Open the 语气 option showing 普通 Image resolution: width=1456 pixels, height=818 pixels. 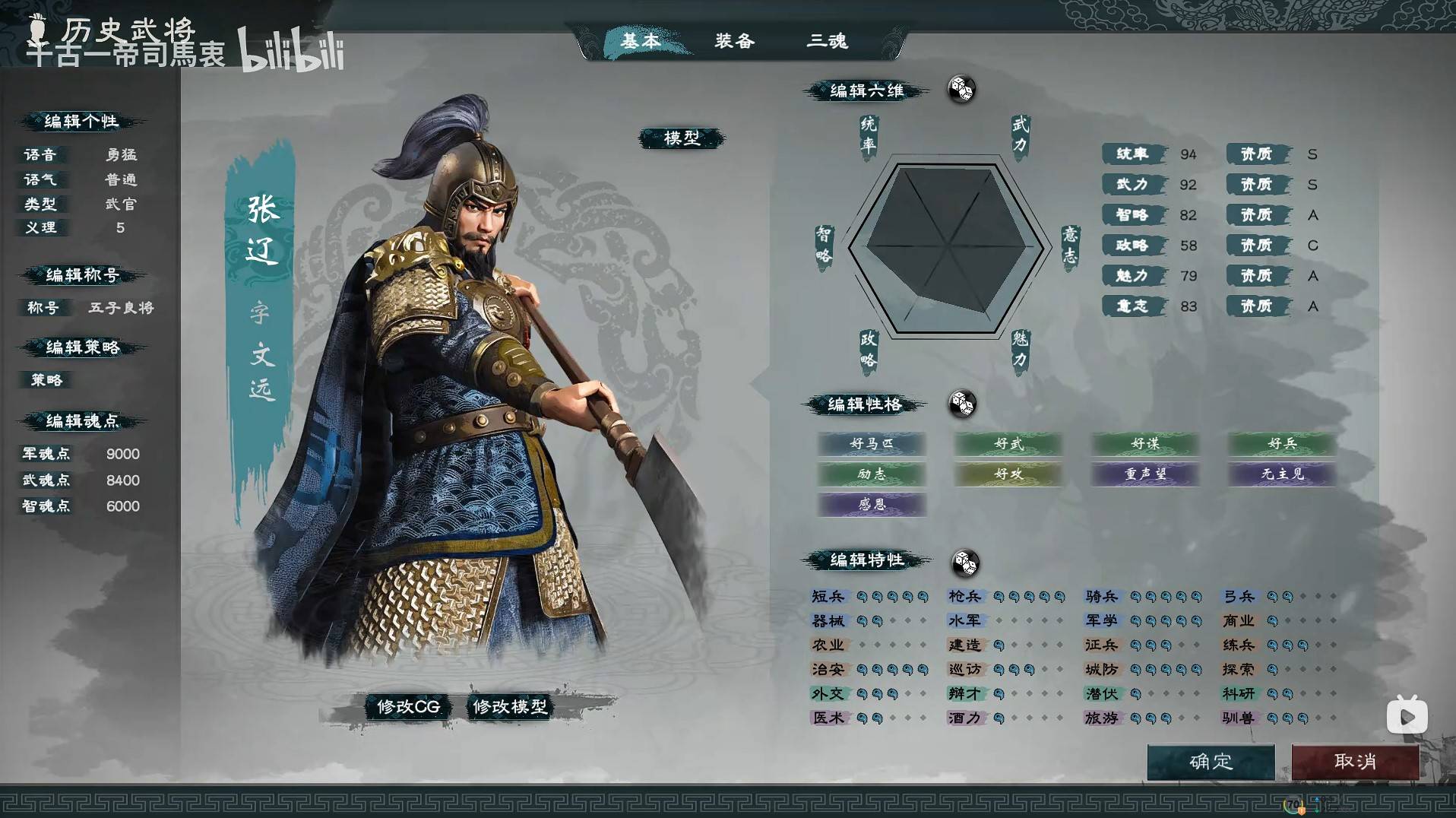coord(122,179)
